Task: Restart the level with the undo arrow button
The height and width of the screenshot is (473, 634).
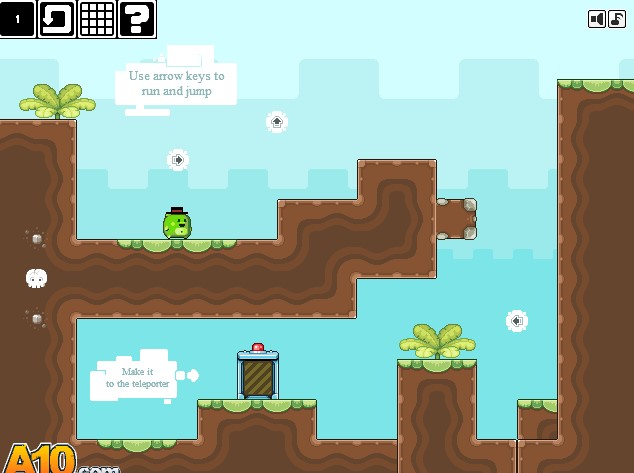Action: coord(57,19)
